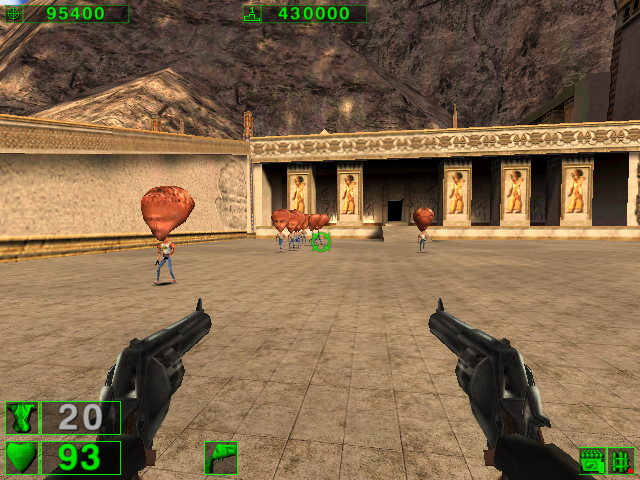Viewport: 640px width, 480px height.
Task: Click the body armor vest icon
Action: click(x=21, y=418)
